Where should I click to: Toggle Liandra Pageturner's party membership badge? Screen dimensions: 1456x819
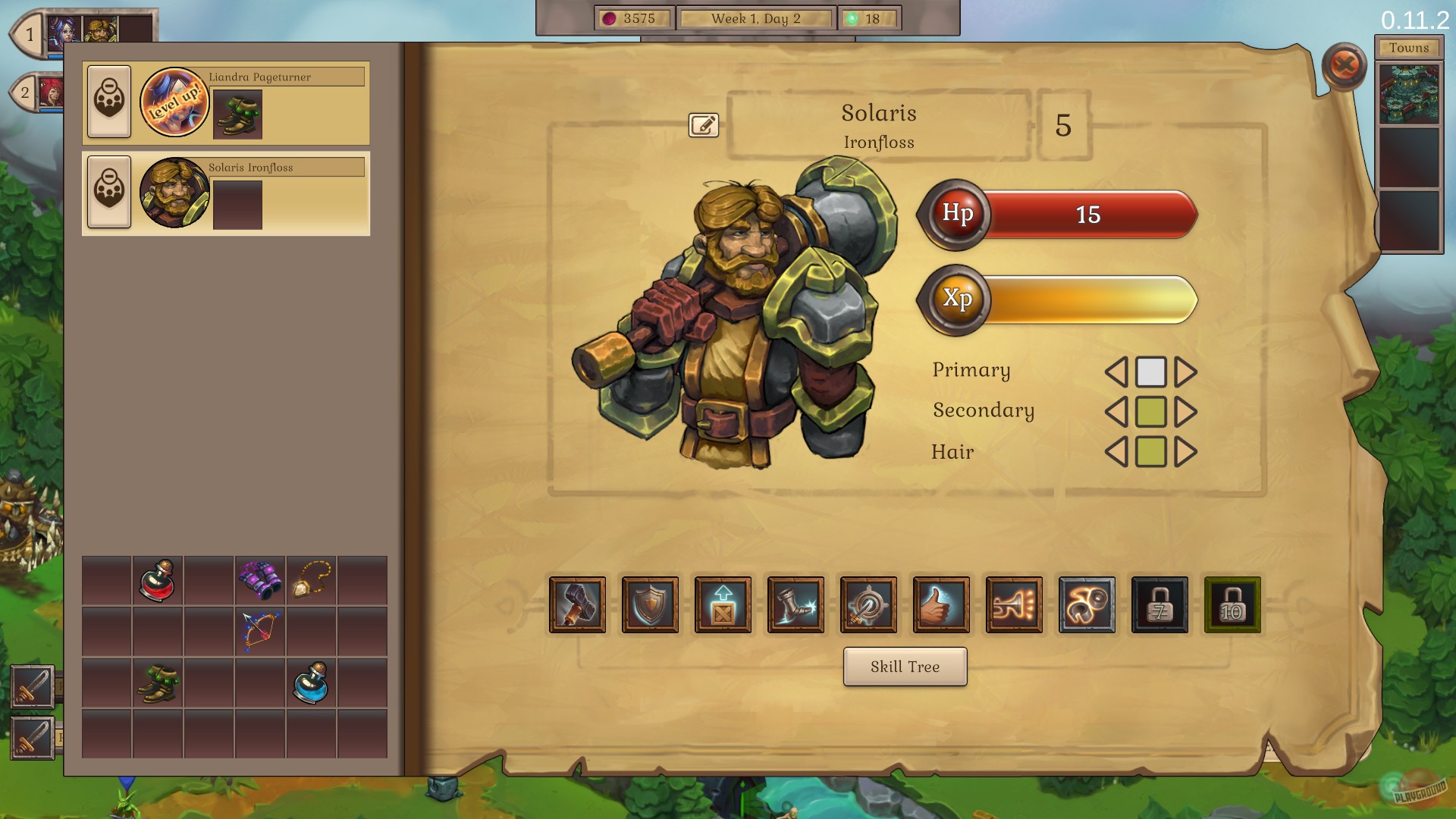[108, 101]
